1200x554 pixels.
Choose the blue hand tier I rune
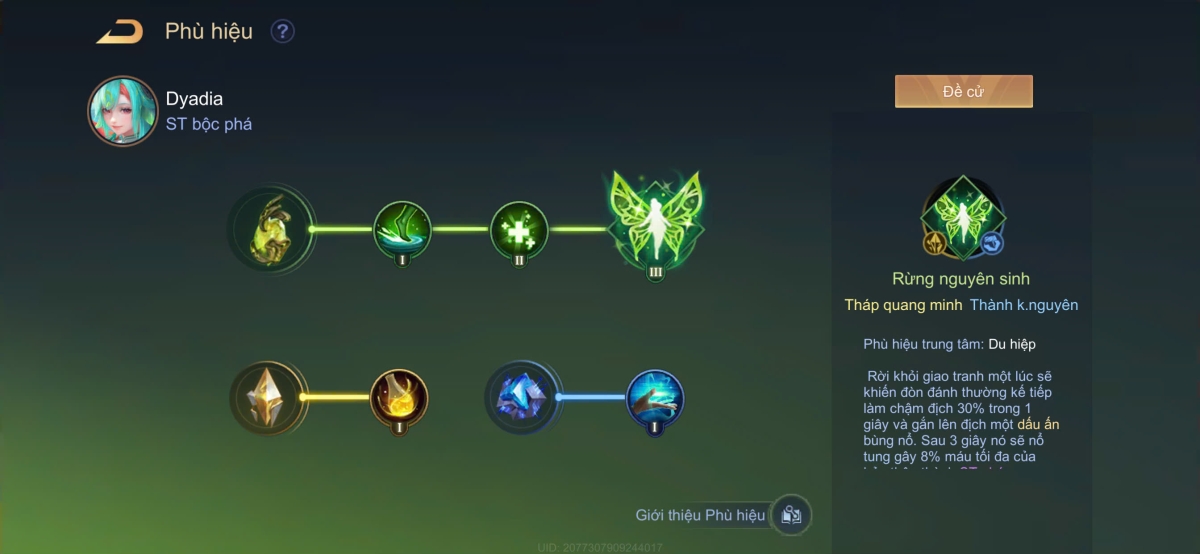click(655, 397)
